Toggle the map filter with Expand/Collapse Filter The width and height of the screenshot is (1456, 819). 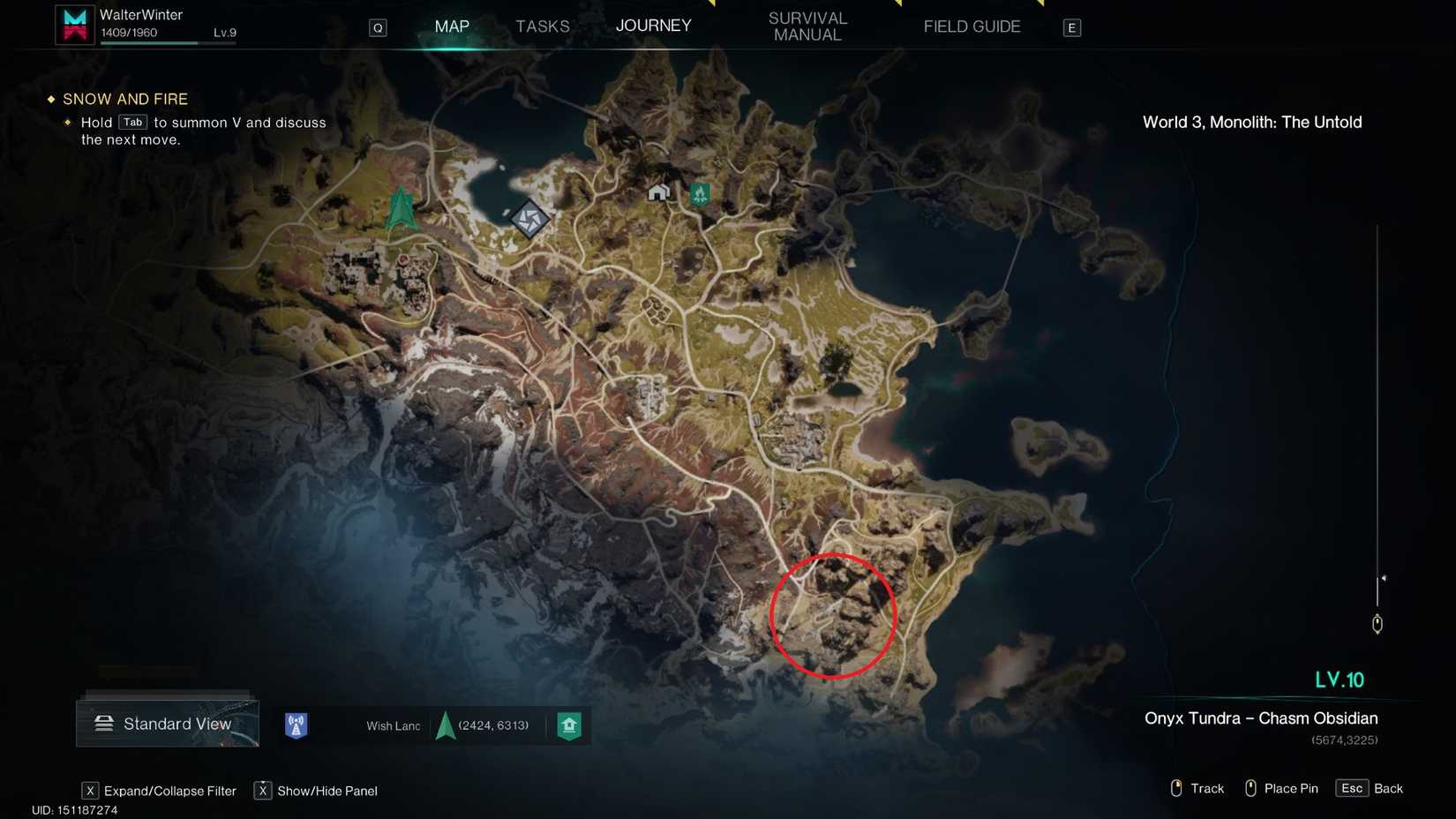tap(169, 791)
